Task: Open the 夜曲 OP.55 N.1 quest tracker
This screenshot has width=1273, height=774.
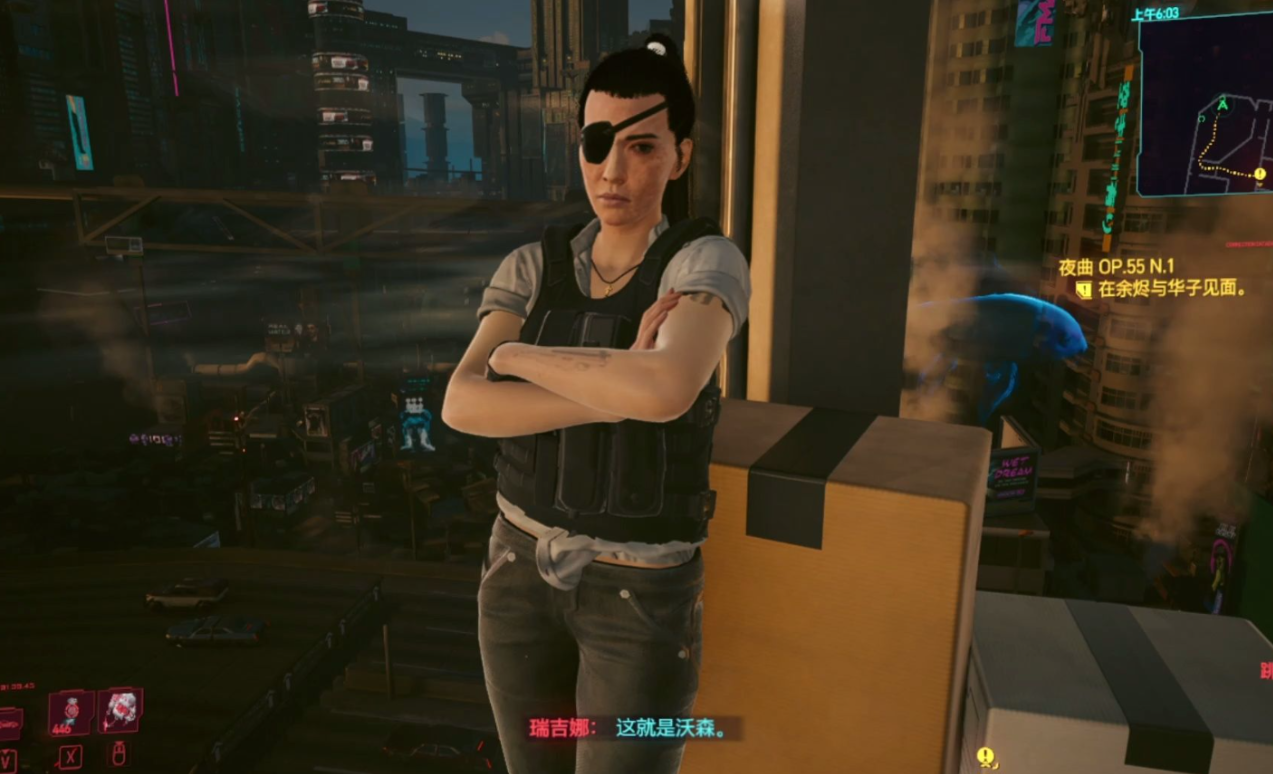Action: coord(1117,268)
